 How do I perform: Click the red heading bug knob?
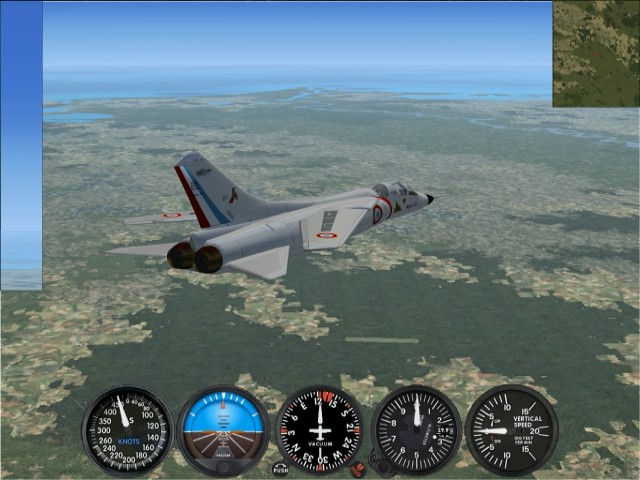pyautogui.click(x=357, y=468)
